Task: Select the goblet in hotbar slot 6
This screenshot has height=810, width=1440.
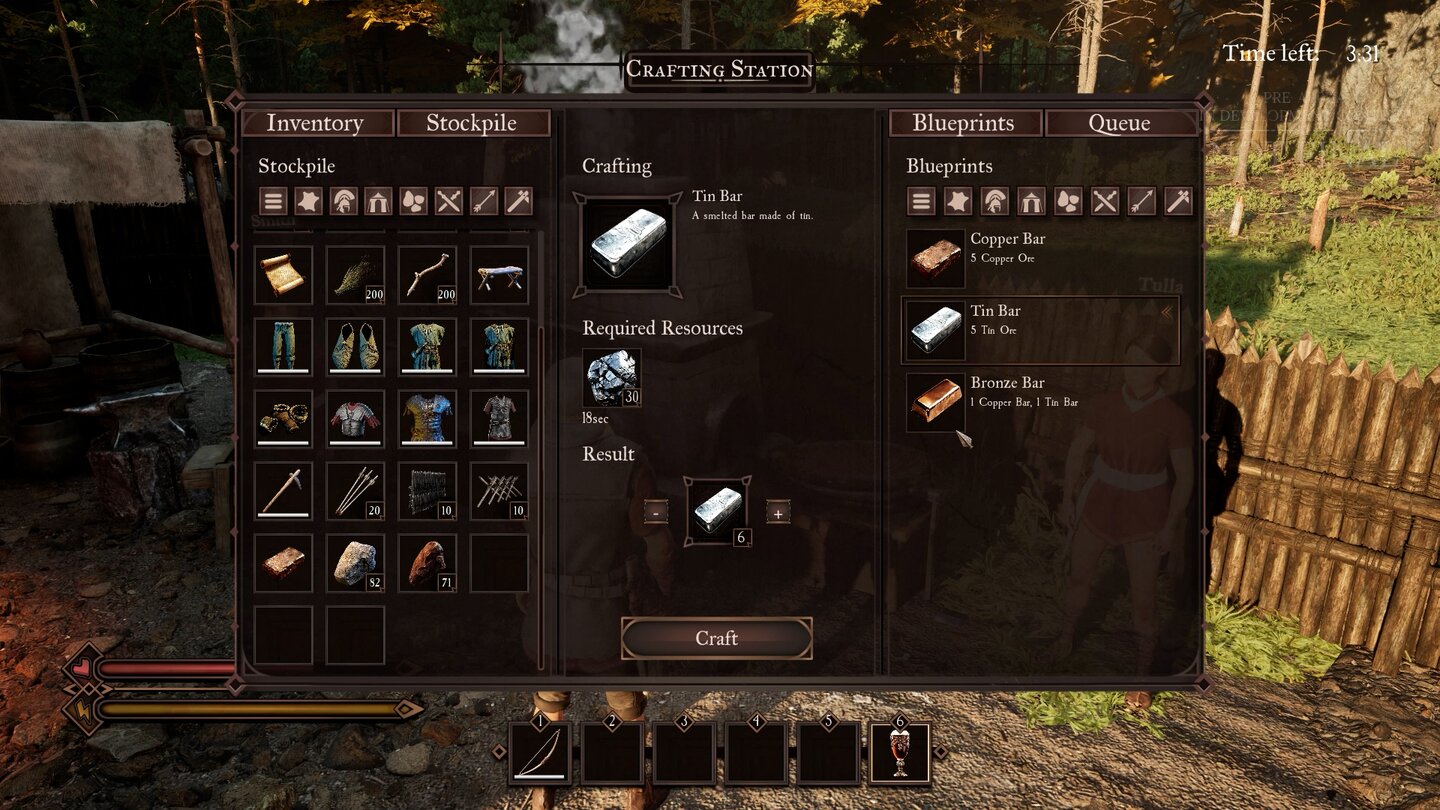Action: click(x=900, y=754)
